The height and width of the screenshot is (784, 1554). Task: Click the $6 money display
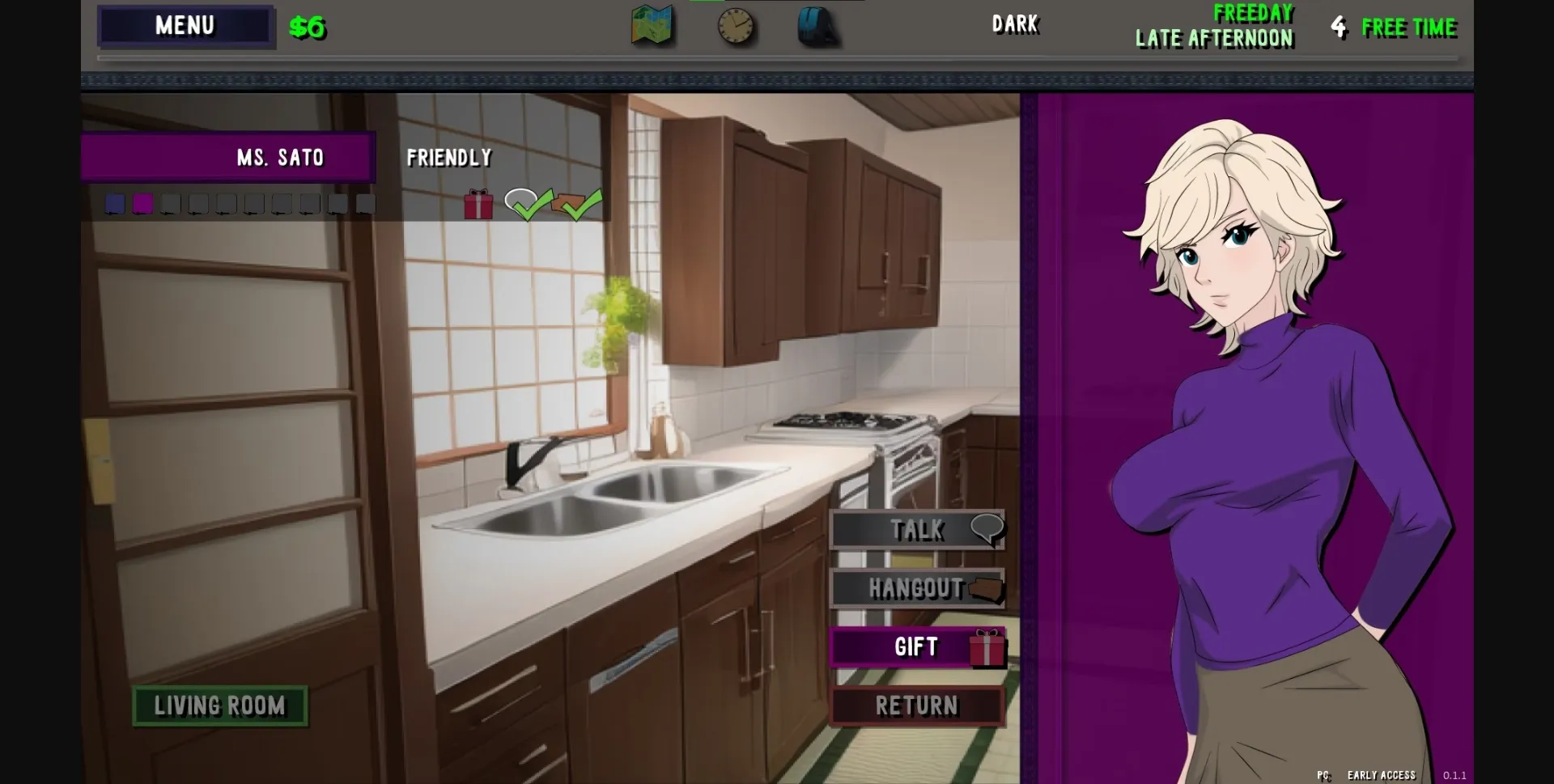[306, 27]
